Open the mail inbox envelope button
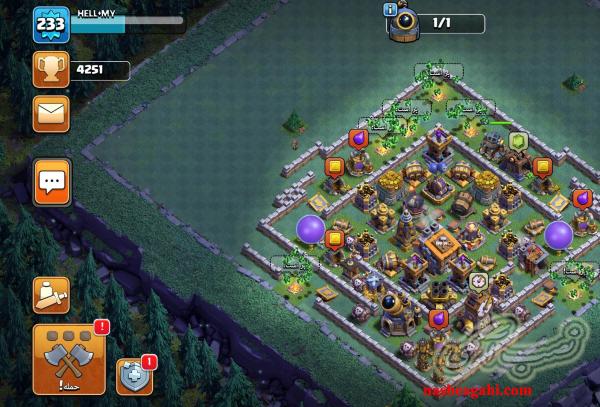The width and height of the screenshot is (600, 407). pyautogui.click(x=51, y=114)
